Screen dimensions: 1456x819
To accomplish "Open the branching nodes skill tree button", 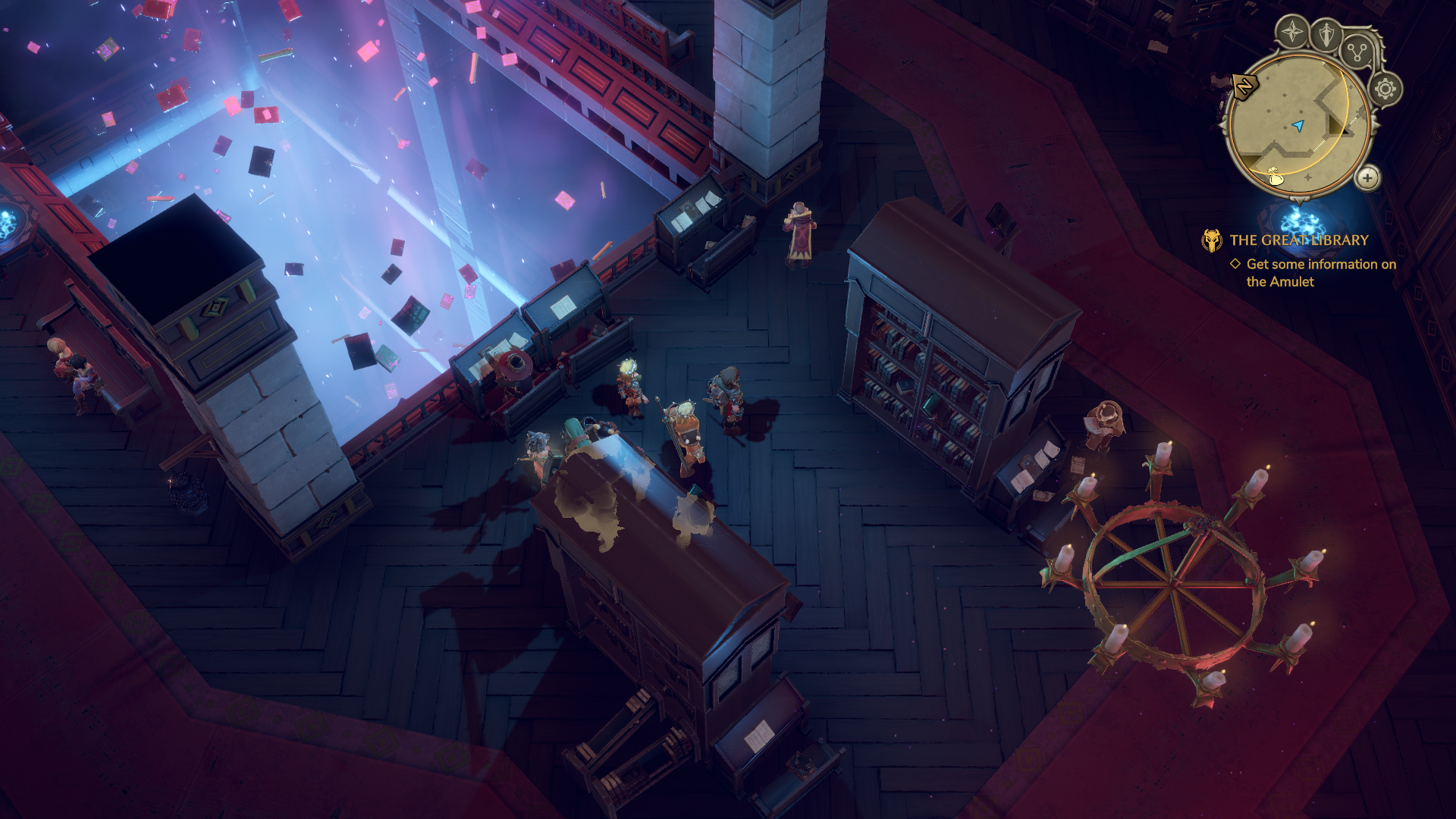I will pos(1356,52).
